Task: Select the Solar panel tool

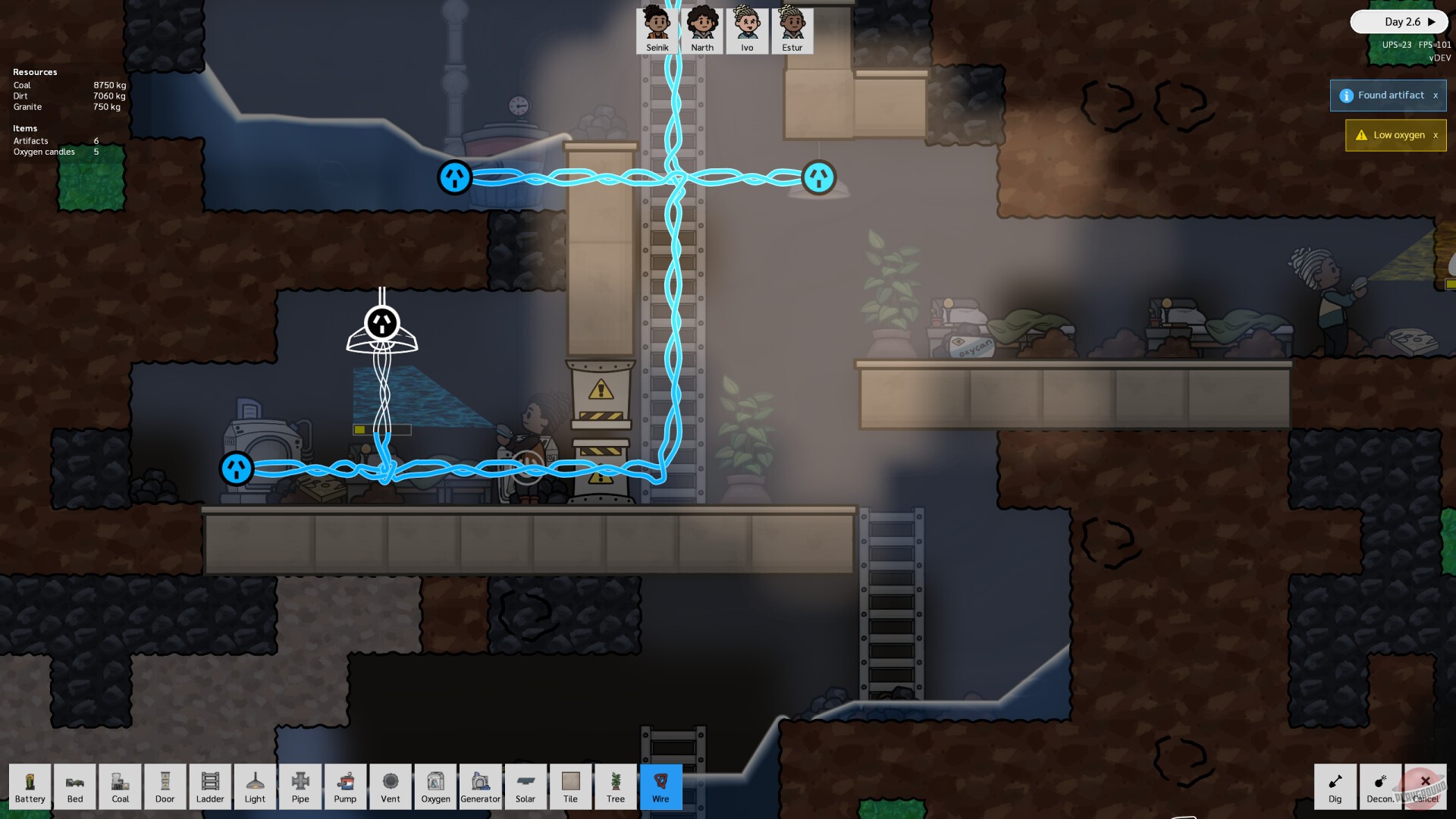Action: point(525,786)
